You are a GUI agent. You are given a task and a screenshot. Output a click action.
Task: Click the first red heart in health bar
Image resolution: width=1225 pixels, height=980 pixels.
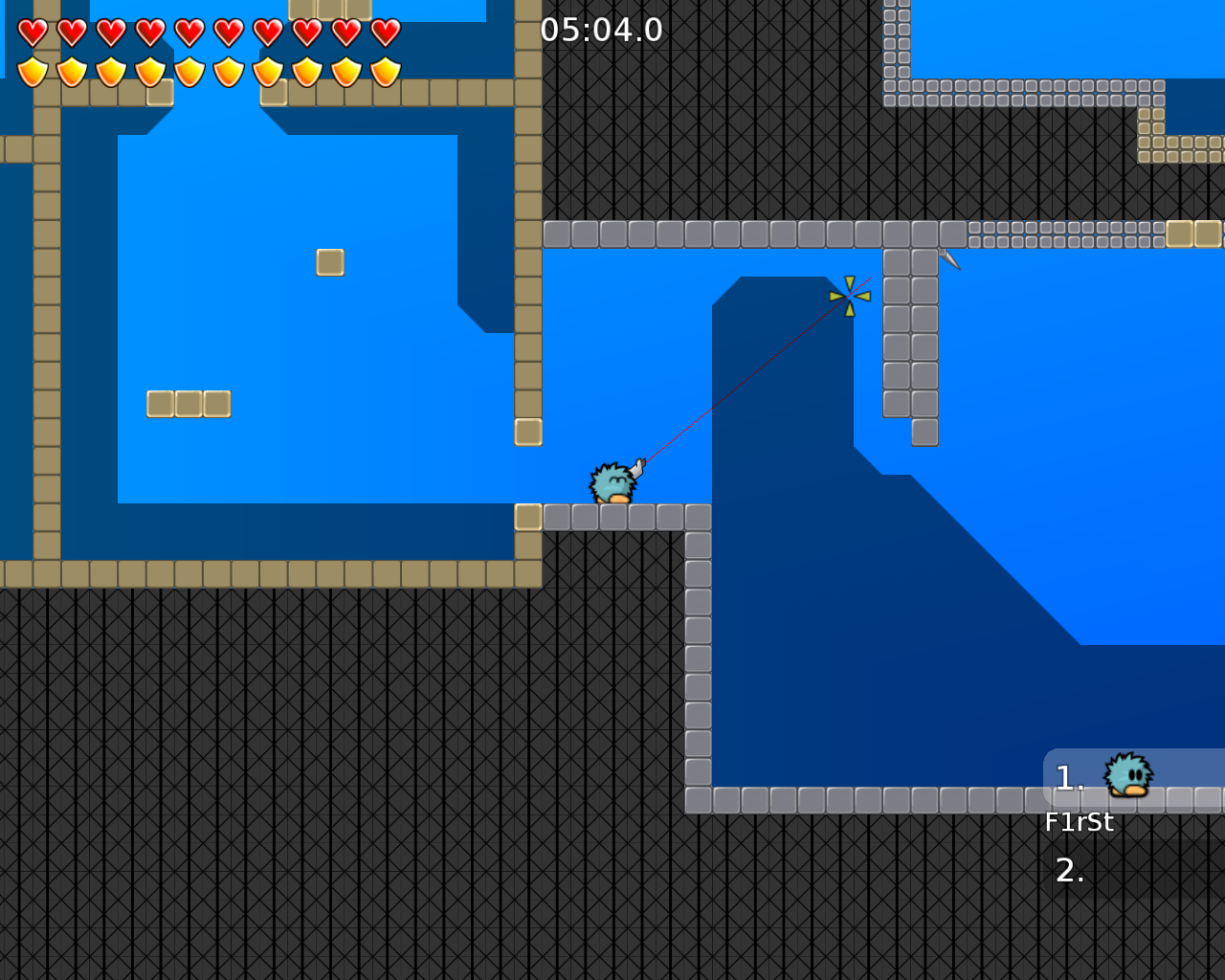pyautogui.click(x=31, y=31)
